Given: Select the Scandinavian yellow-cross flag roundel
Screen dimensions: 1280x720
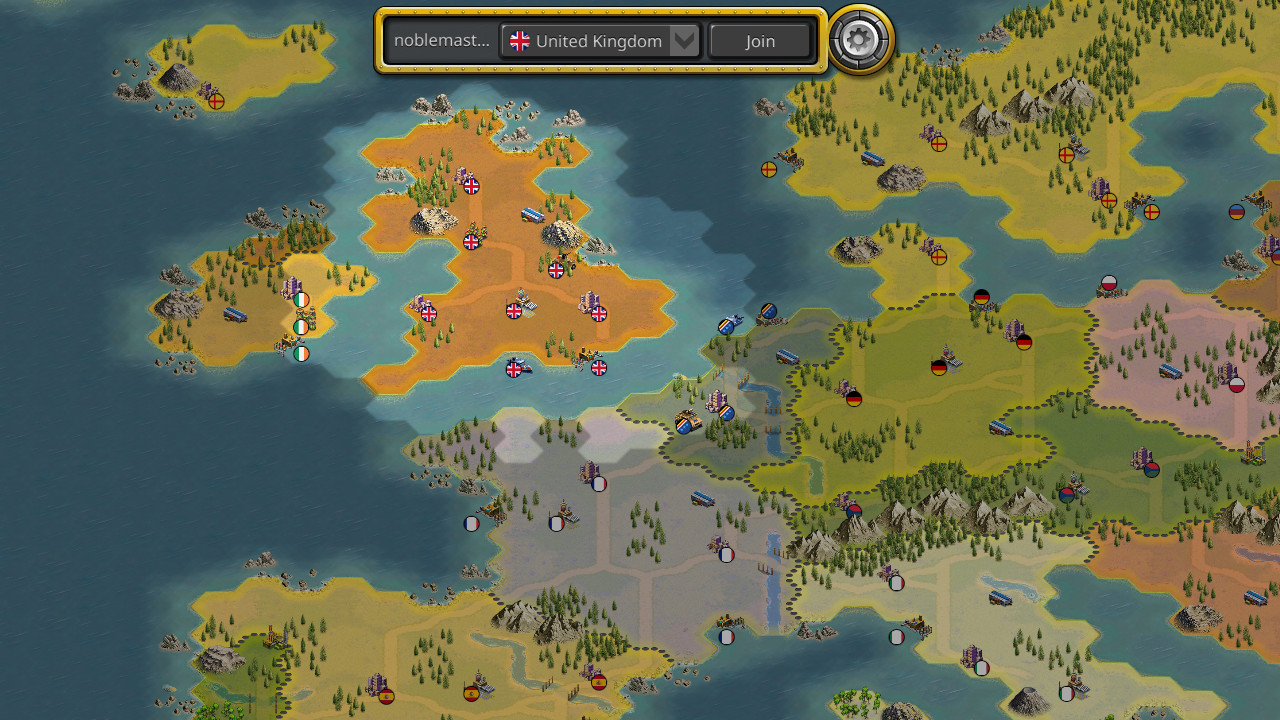Looking at the screenshot, I should pyautogui.click(x=768, y=168).
